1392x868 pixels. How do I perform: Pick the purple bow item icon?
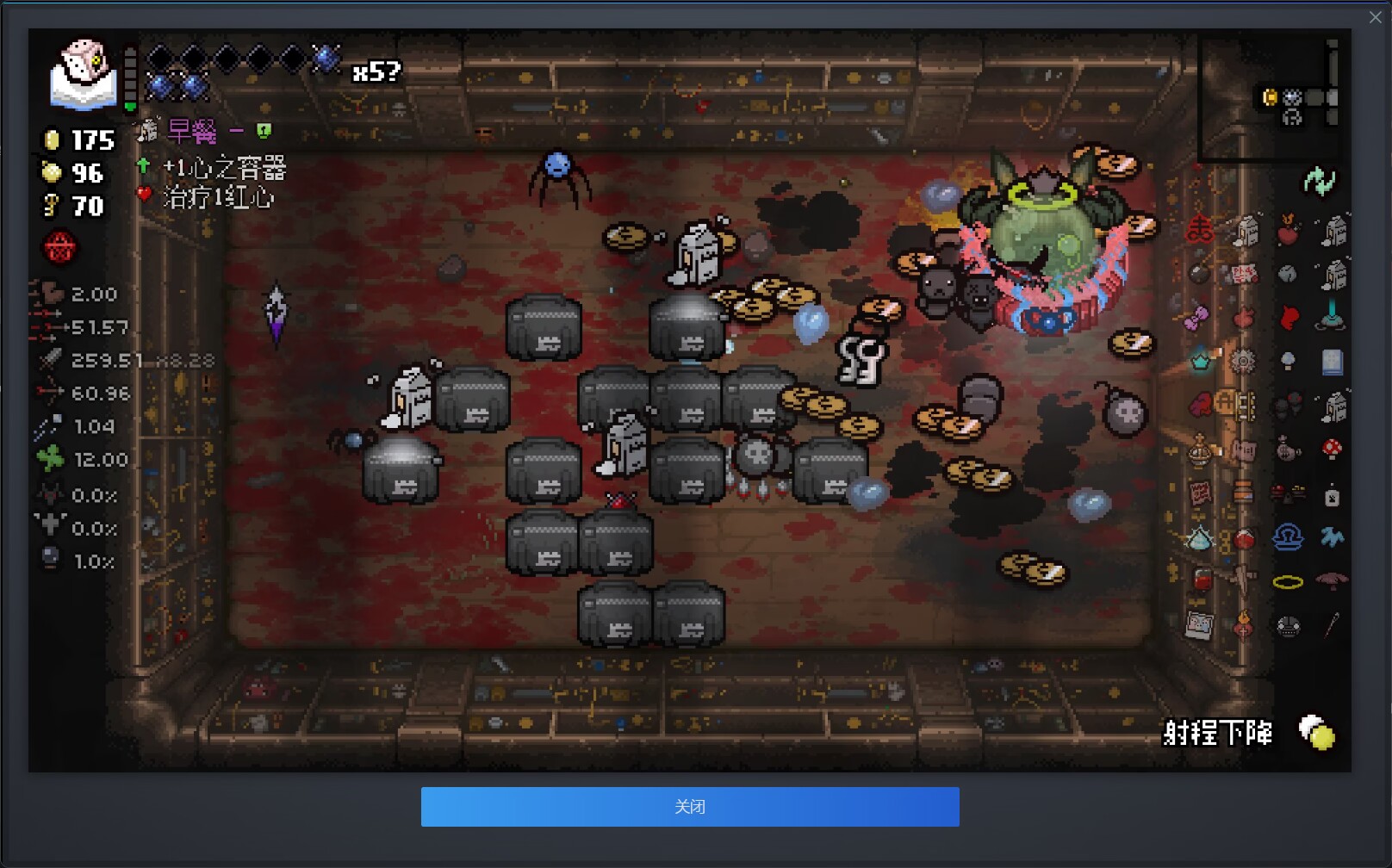[1196, 319]
